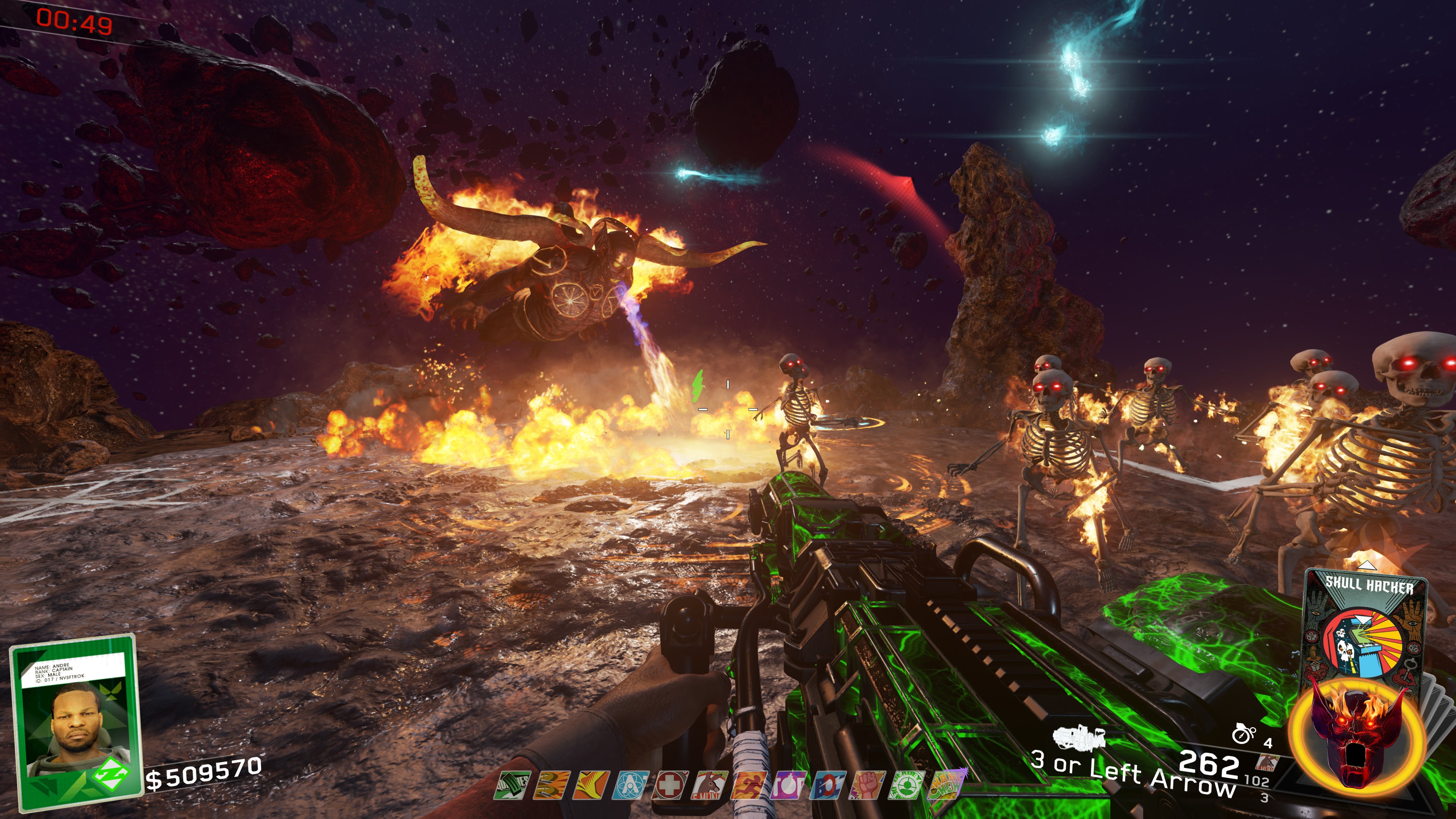Viewport: 1456px width, 819px height.
Task: Click the white weapon silhouette icon
Action: [1079, 736]
